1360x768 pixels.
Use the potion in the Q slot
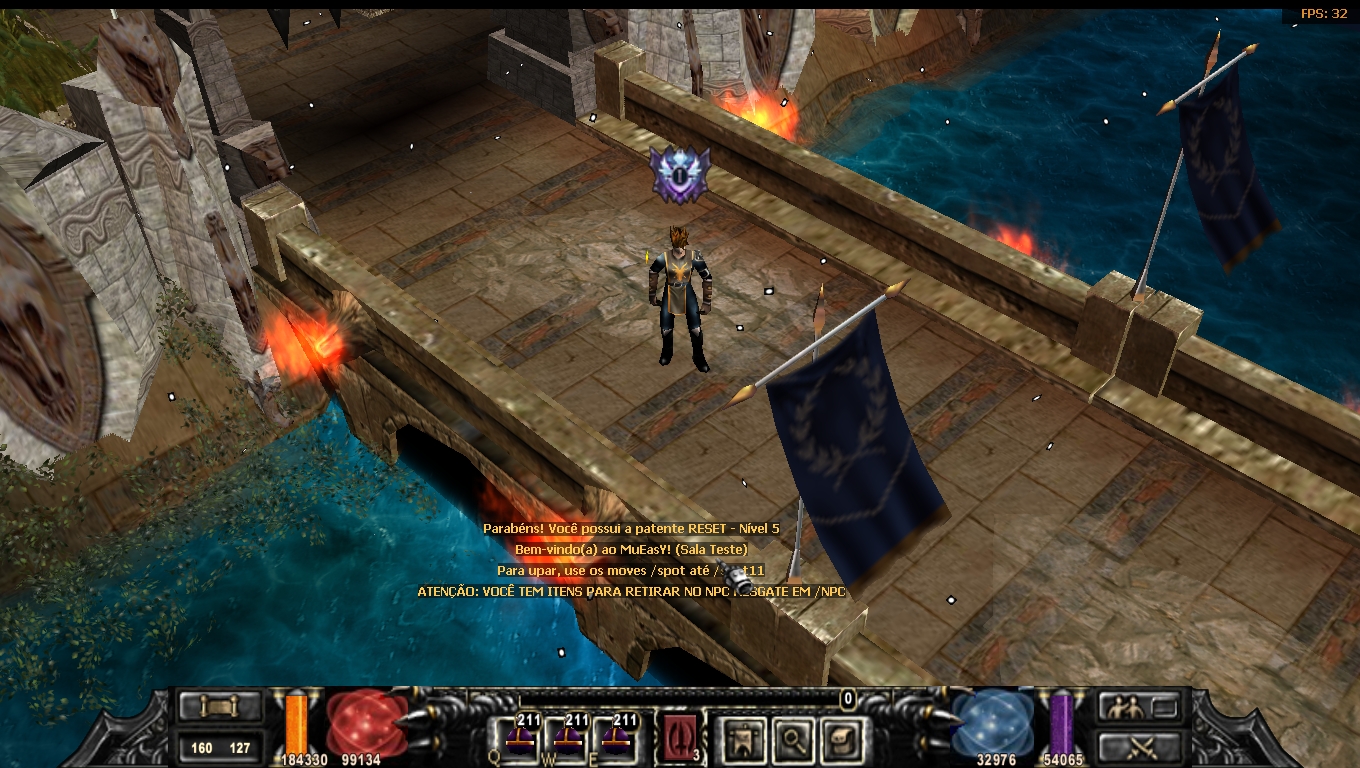point(518,739)
